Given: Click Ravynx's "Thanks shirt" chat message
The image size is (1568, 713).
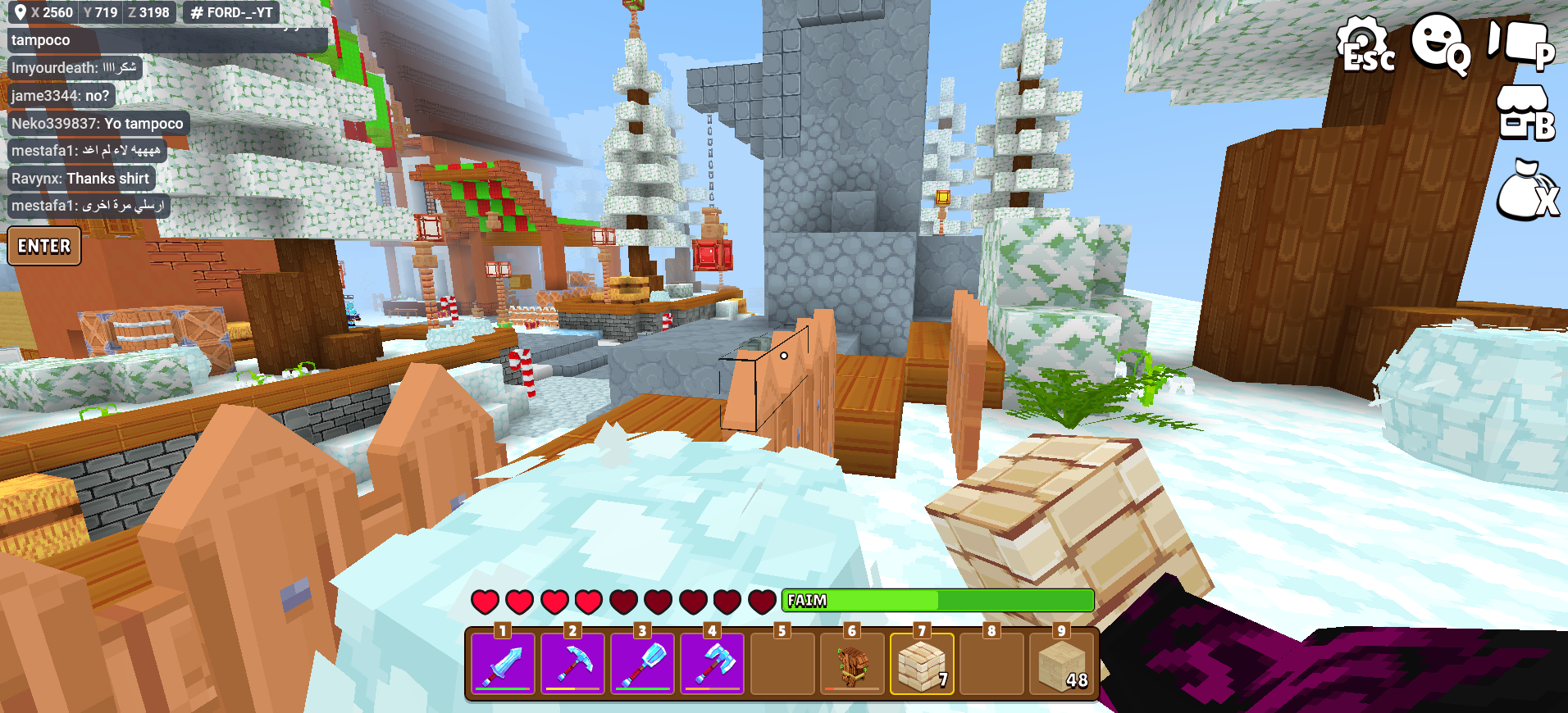Looking at the screenshot, I should pyautogui.click(x=80, y=179).
